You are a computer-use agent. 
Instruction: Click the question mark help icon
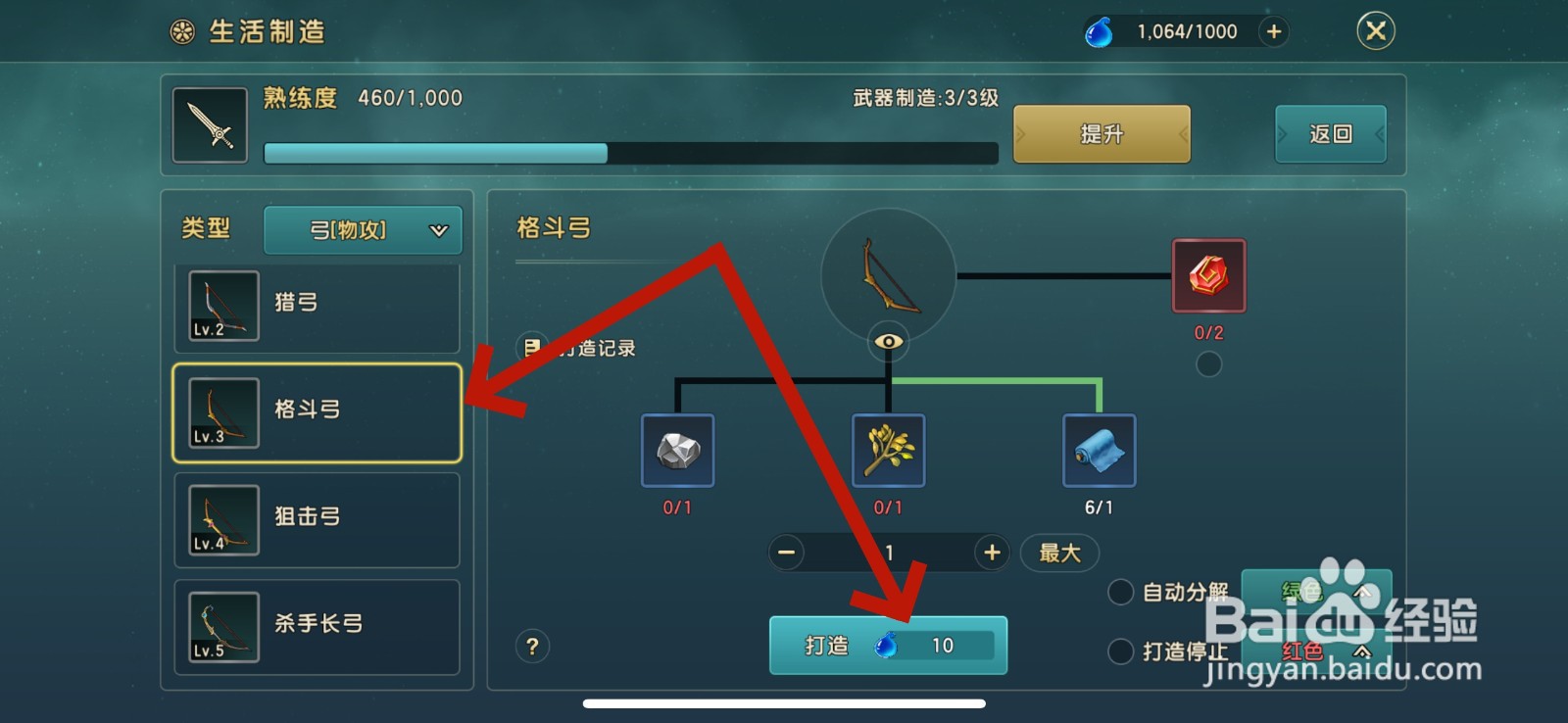click(x=532, y=647)
